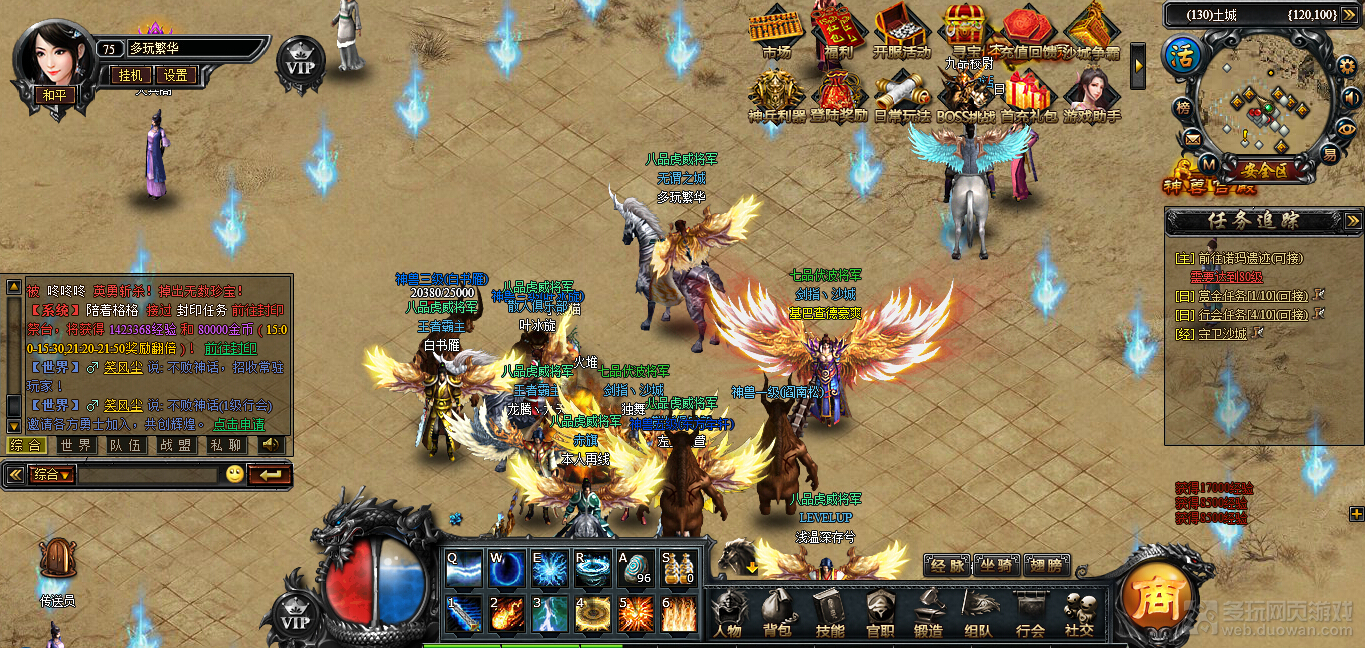Open the 技能 skills book menu
The width and height of the screenshot is (1365, 648).
point(829,610)
